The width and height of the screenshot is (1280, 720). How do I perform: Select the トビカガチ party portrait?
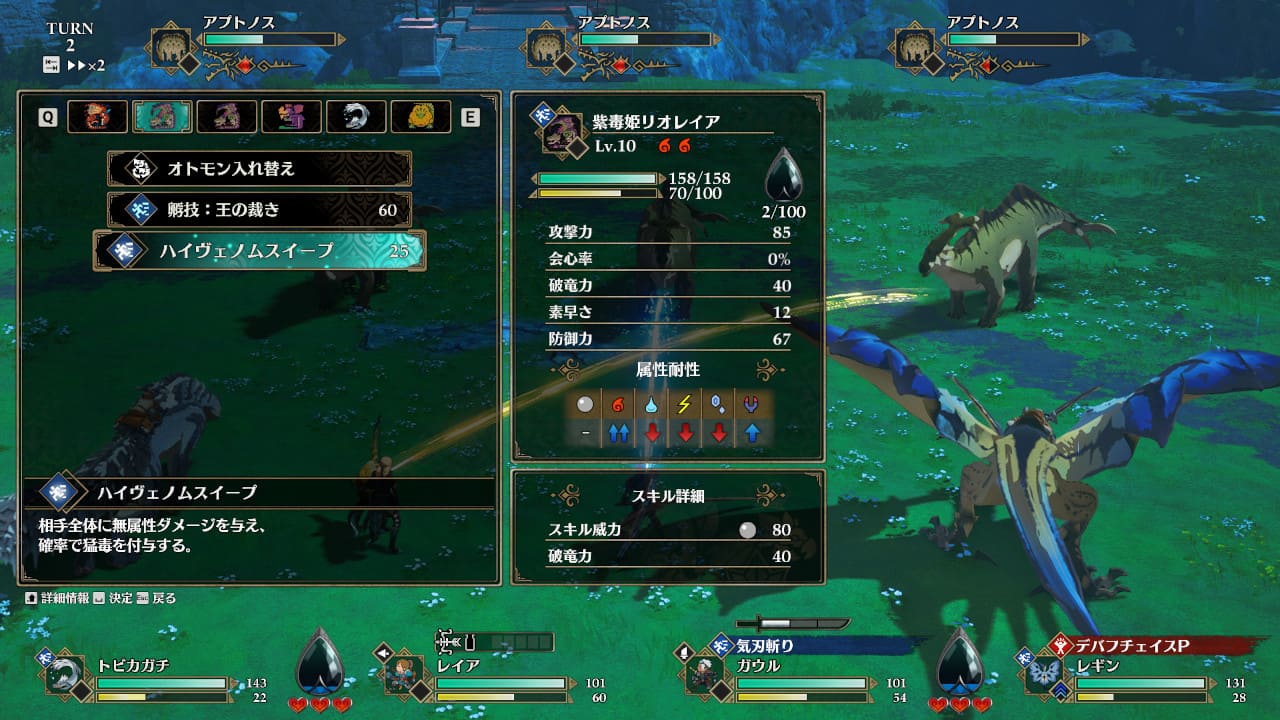coord(66,675)
